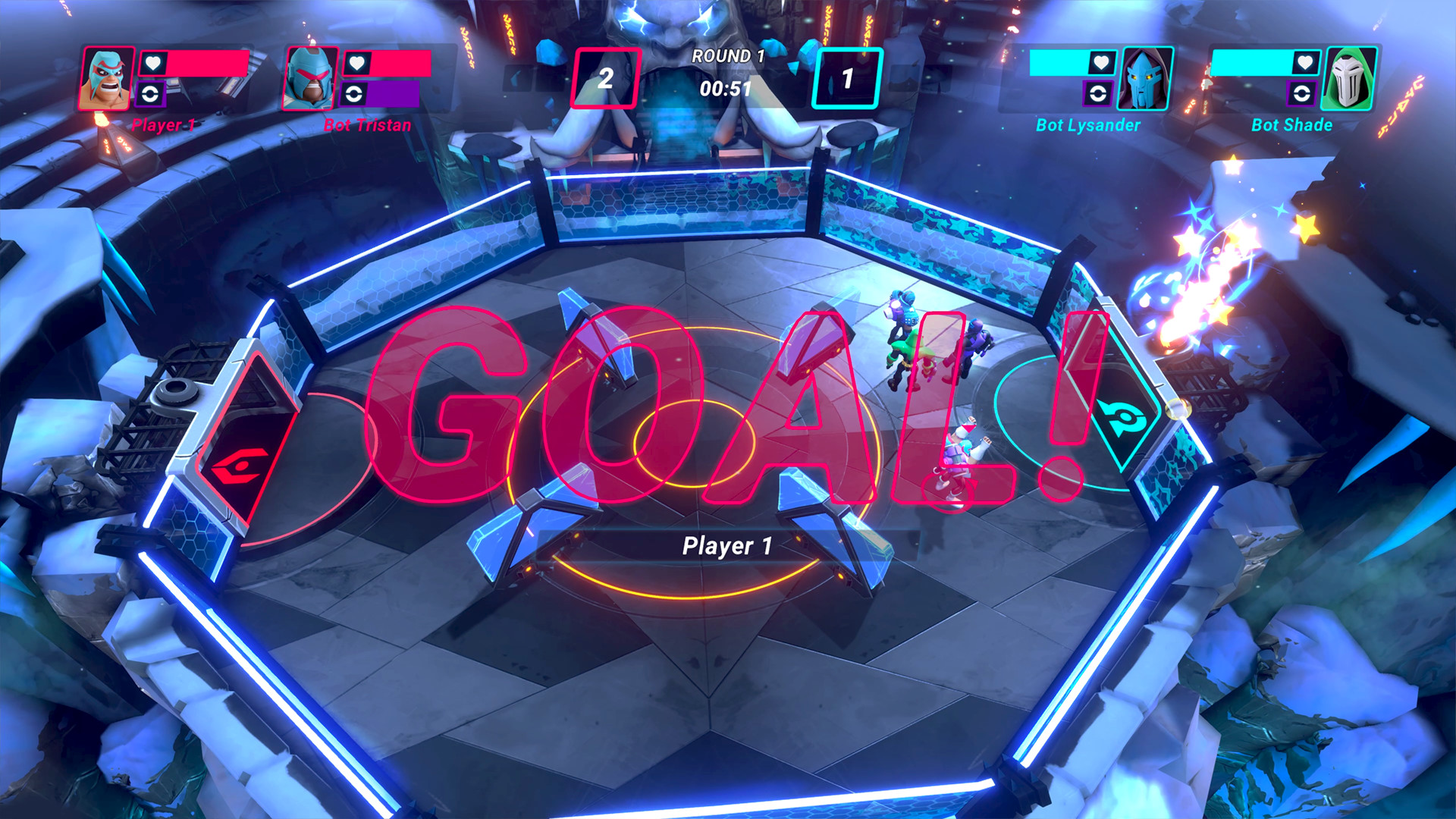Expand the red team score panel showing 2
Viewport: 1456px width, 819px height.
pyautogui.click(x=606, y=74)
